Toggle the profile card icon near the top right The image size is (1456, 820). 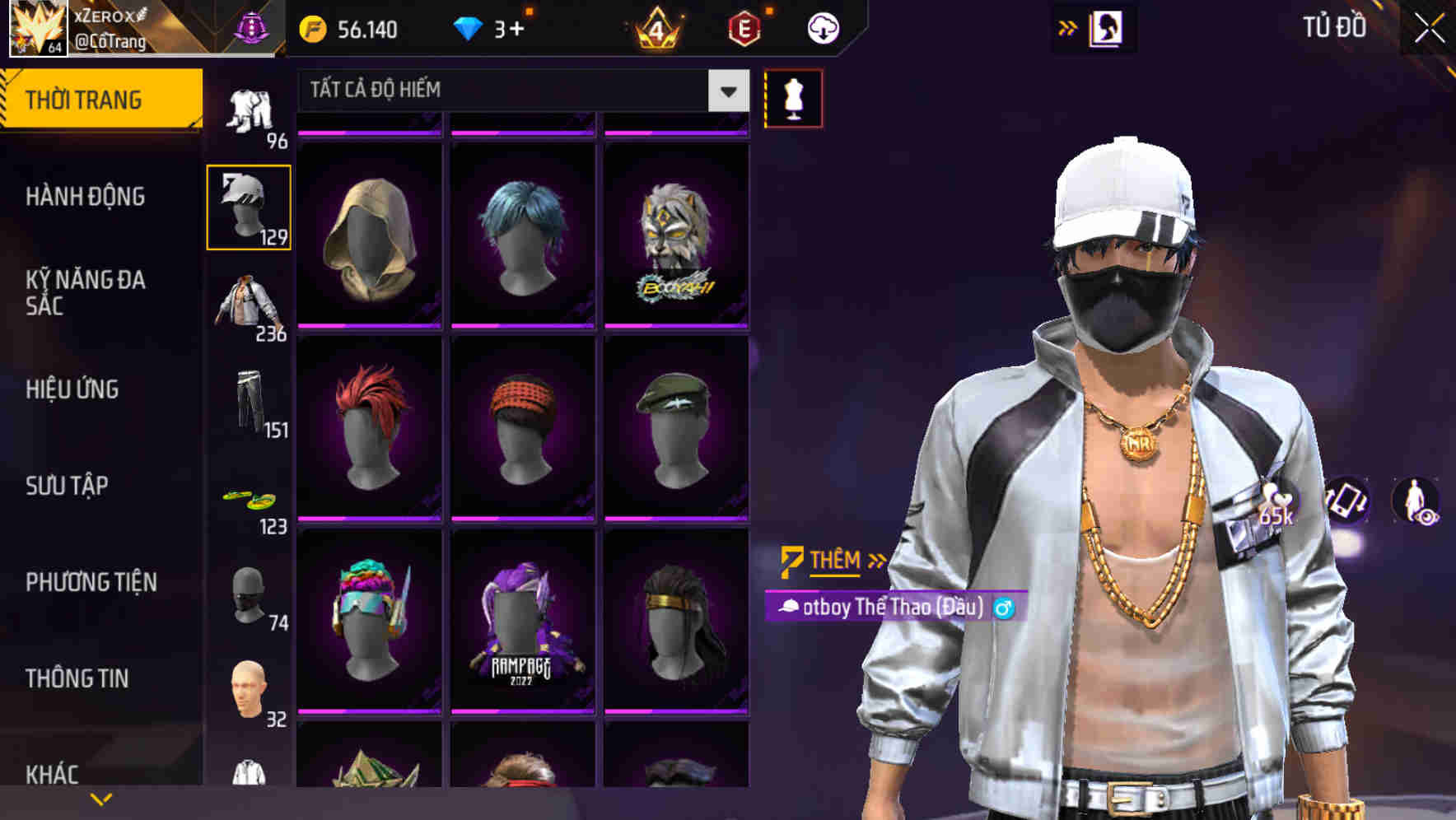coord(1107,27)
